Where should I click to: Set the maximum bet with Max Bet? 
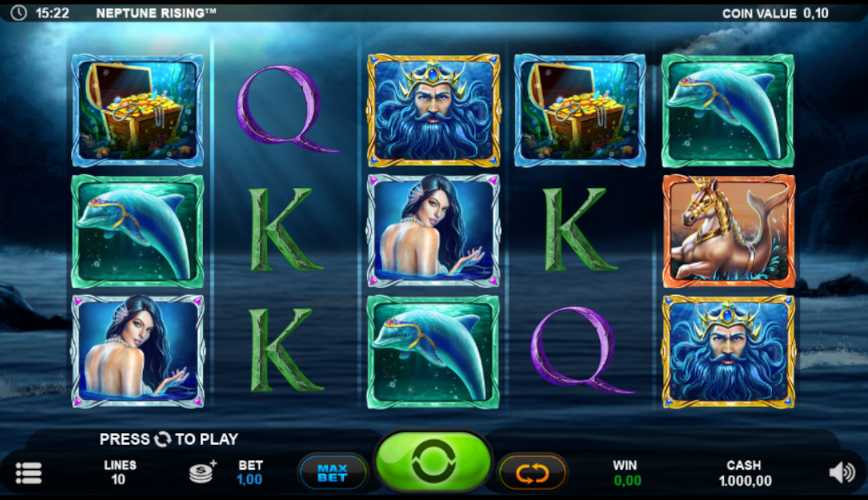point(332,470)
